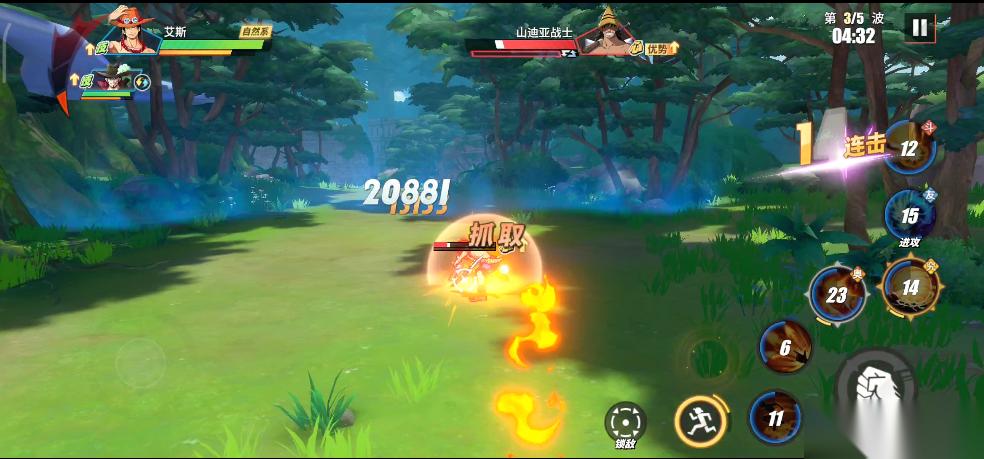Use the skill on cooldown 11
The height and width of the screenshot is (459, 984).
(x=776, y=417)
